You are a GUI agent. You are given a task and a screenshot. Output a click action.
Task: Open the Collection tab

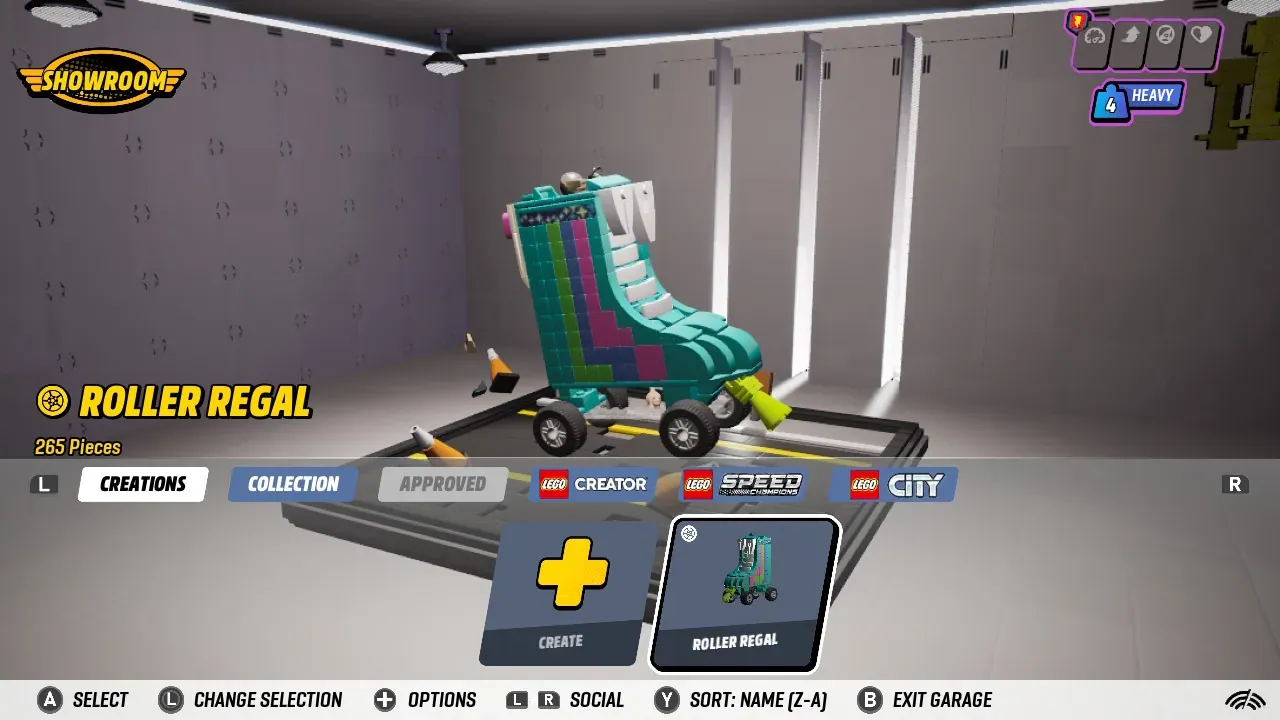(293, 484)
